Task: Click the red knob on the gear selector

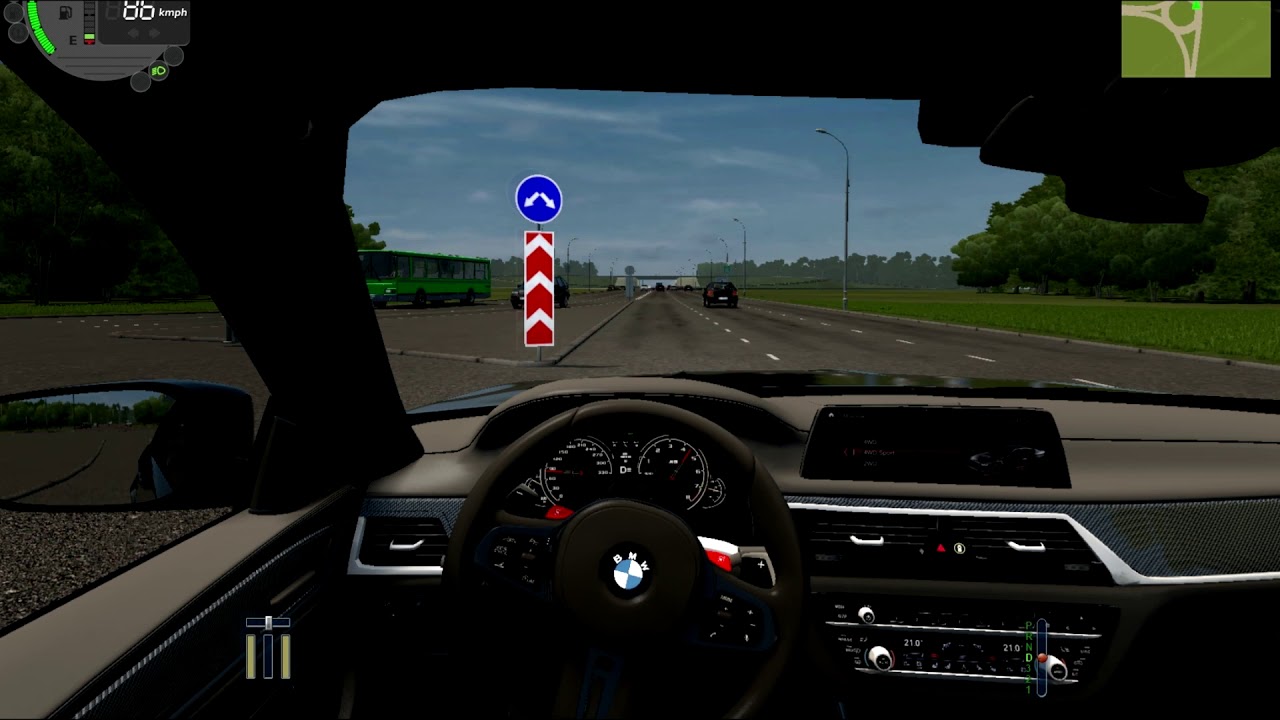Action: point(1043,658)
